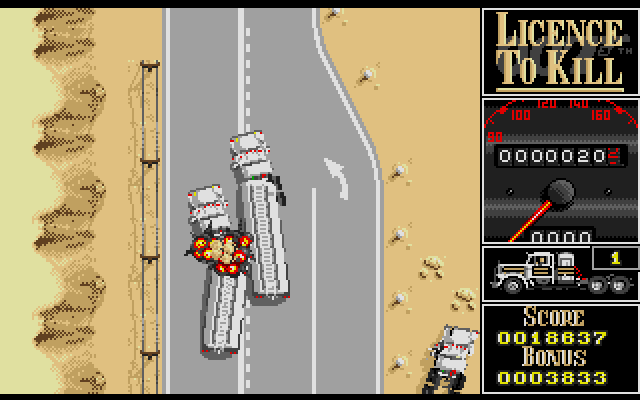Click the Licence To Kill logo panel

tap(559, 50)
